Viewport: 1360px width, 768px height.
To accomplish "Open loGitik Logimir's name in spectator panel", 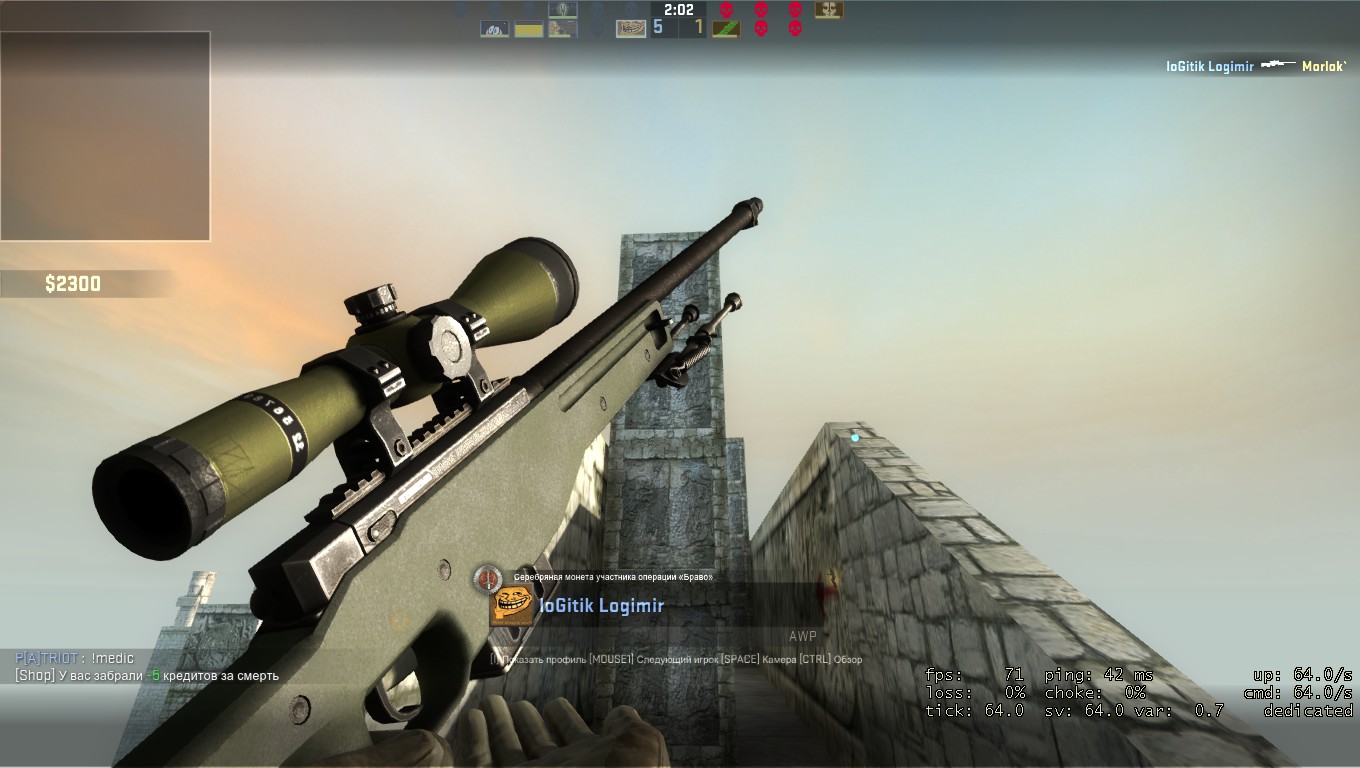I will (x=601, y=605).
